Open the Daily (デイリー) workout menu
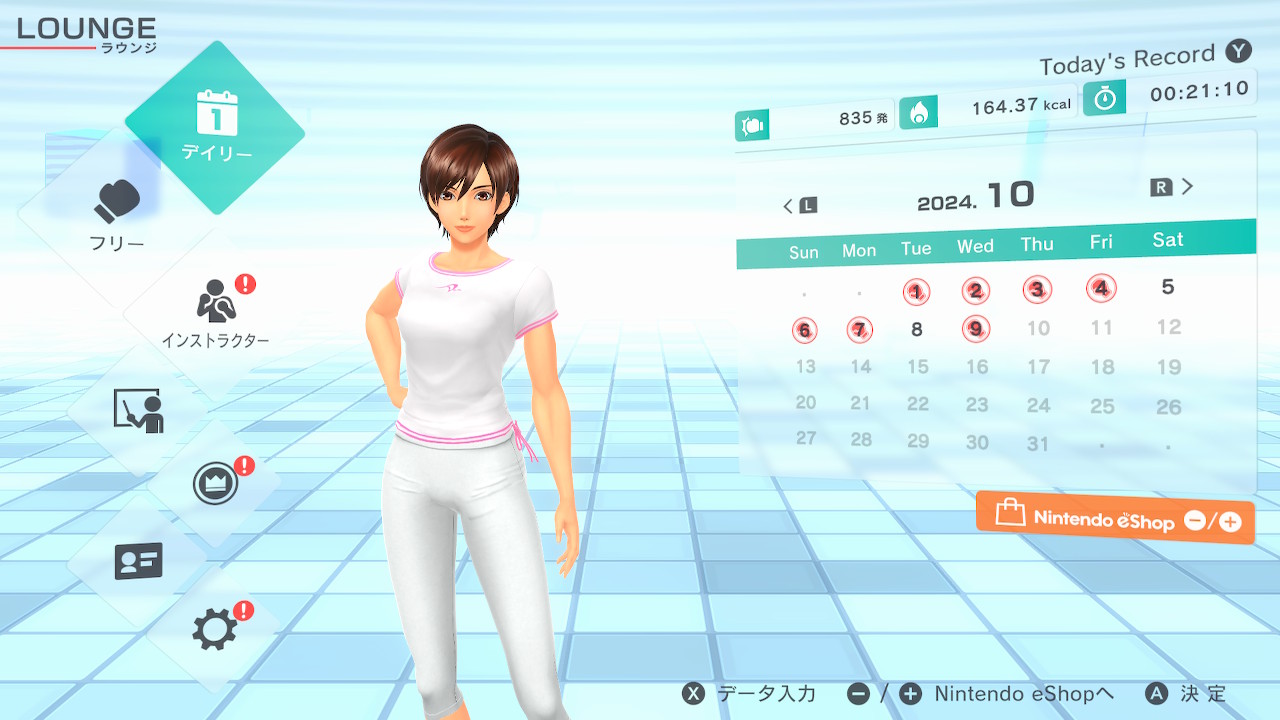Image resolution: width=1280 pixels, height=720 pixels. [215, 127]
